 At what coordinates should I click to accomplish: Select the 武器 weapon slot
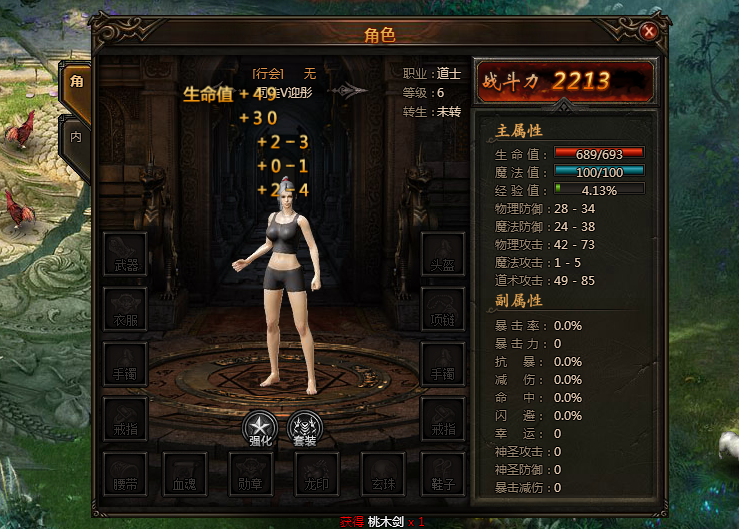125,254
